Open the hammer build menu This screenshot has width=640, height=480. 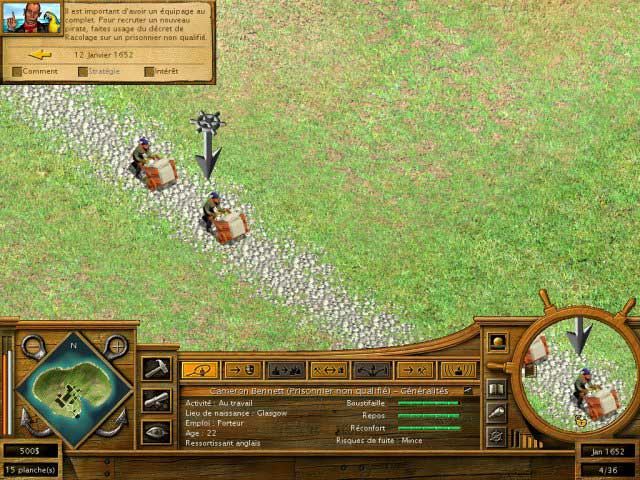tap(156, 369)
